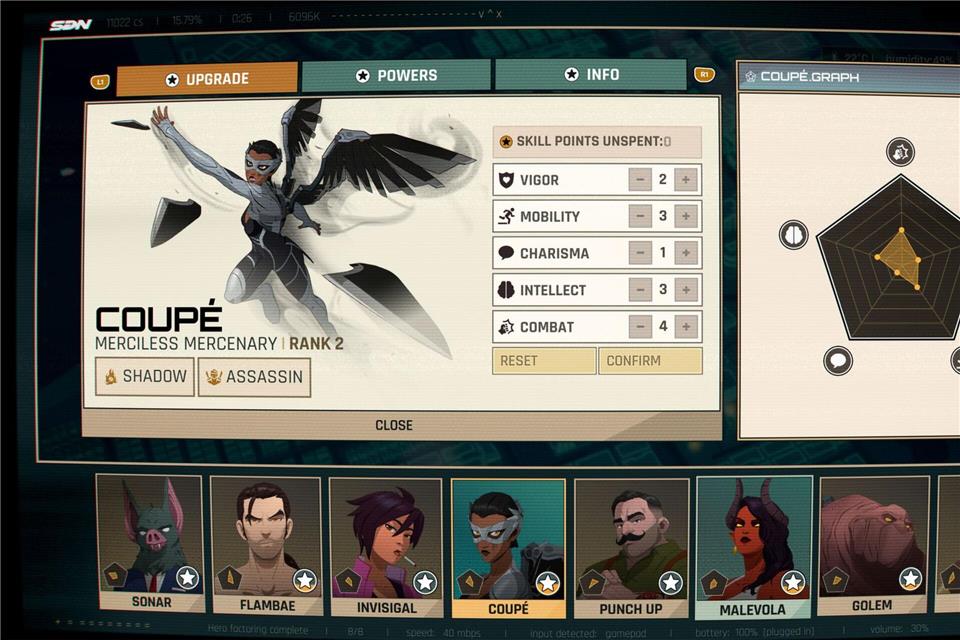Pick the Invisigal hero card
Screen dimensions: 960x640
click(386, 543)
